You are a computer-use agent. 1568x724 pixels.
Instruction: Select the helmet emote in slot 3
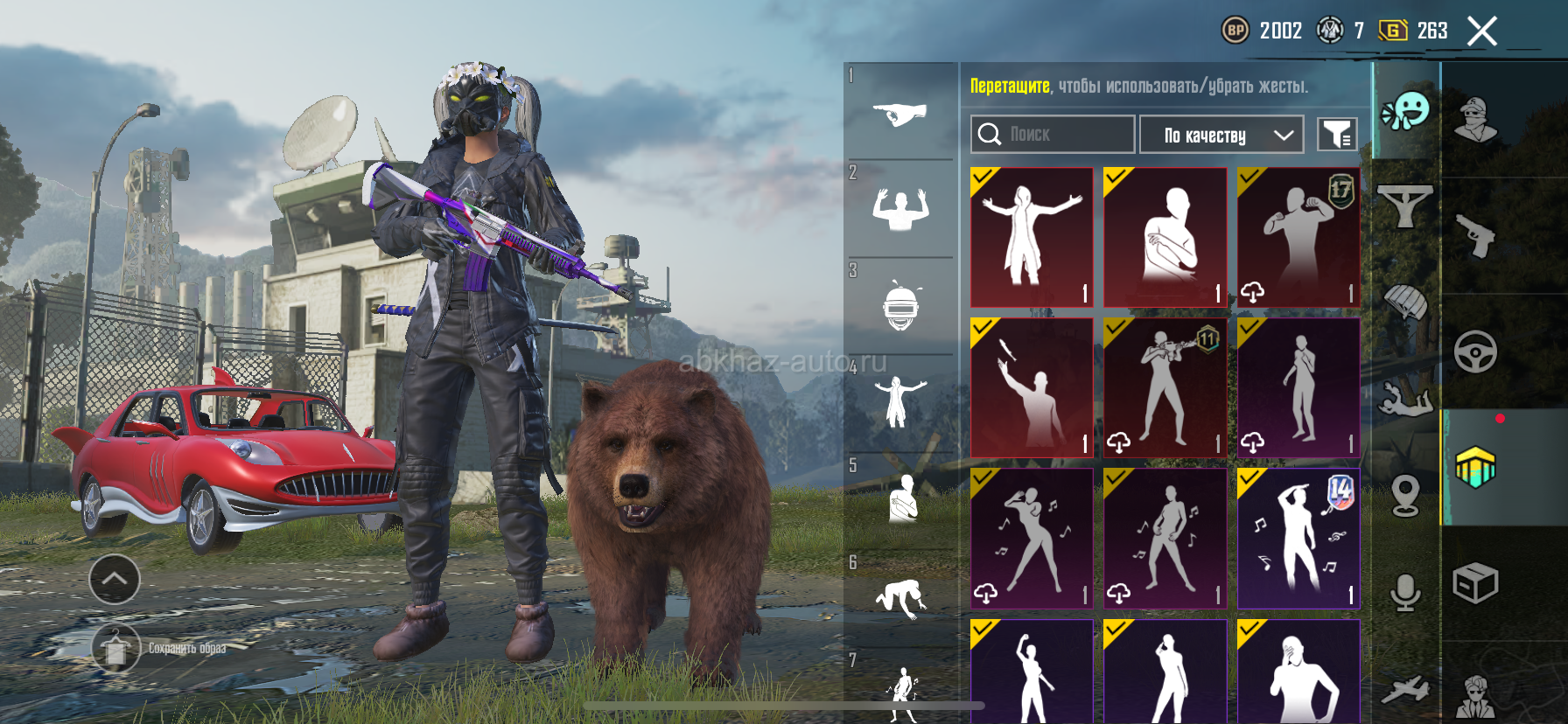(x=899, y=307)
